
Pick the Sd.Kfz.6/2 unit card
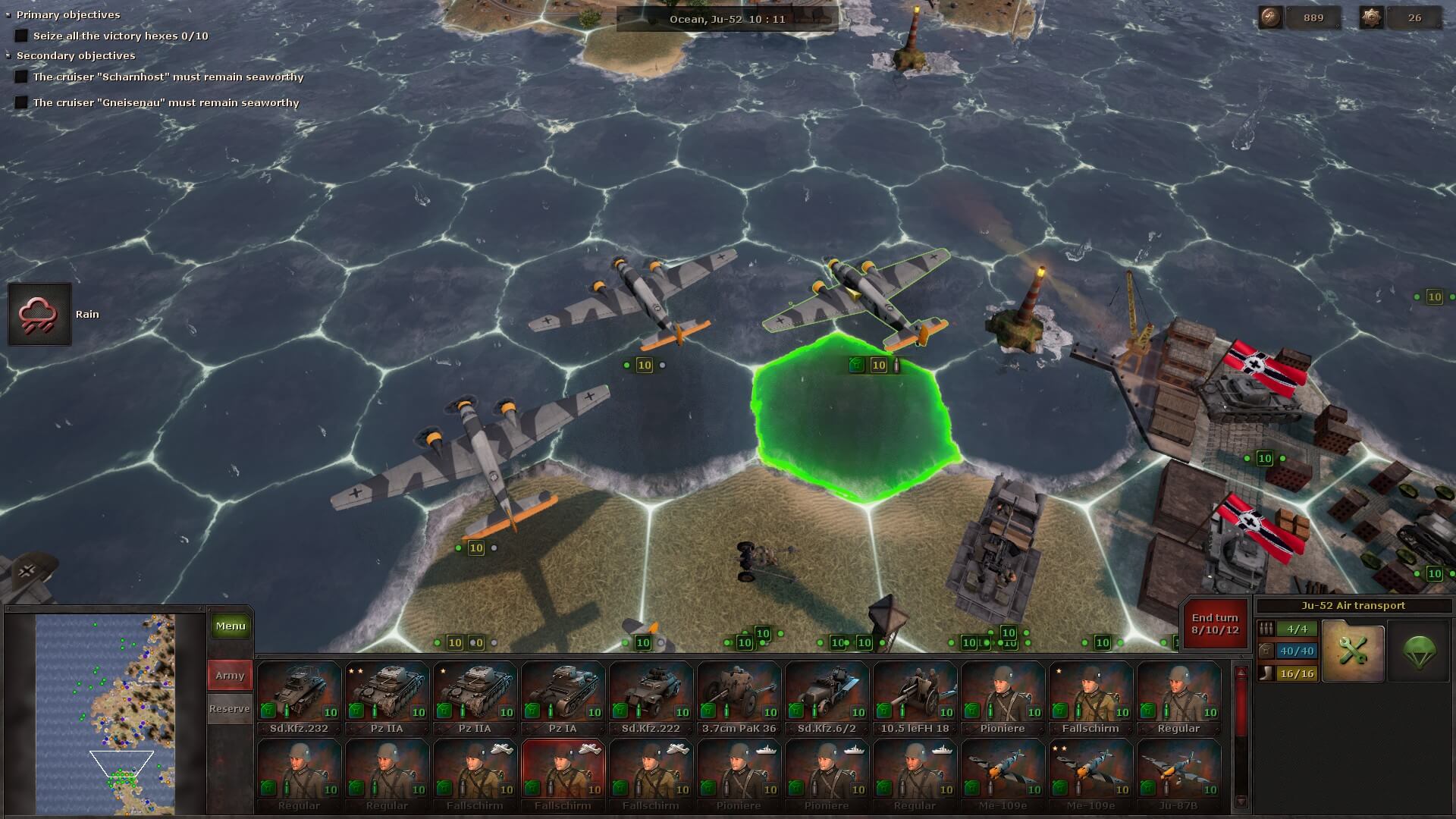click(x=827, y=697)
